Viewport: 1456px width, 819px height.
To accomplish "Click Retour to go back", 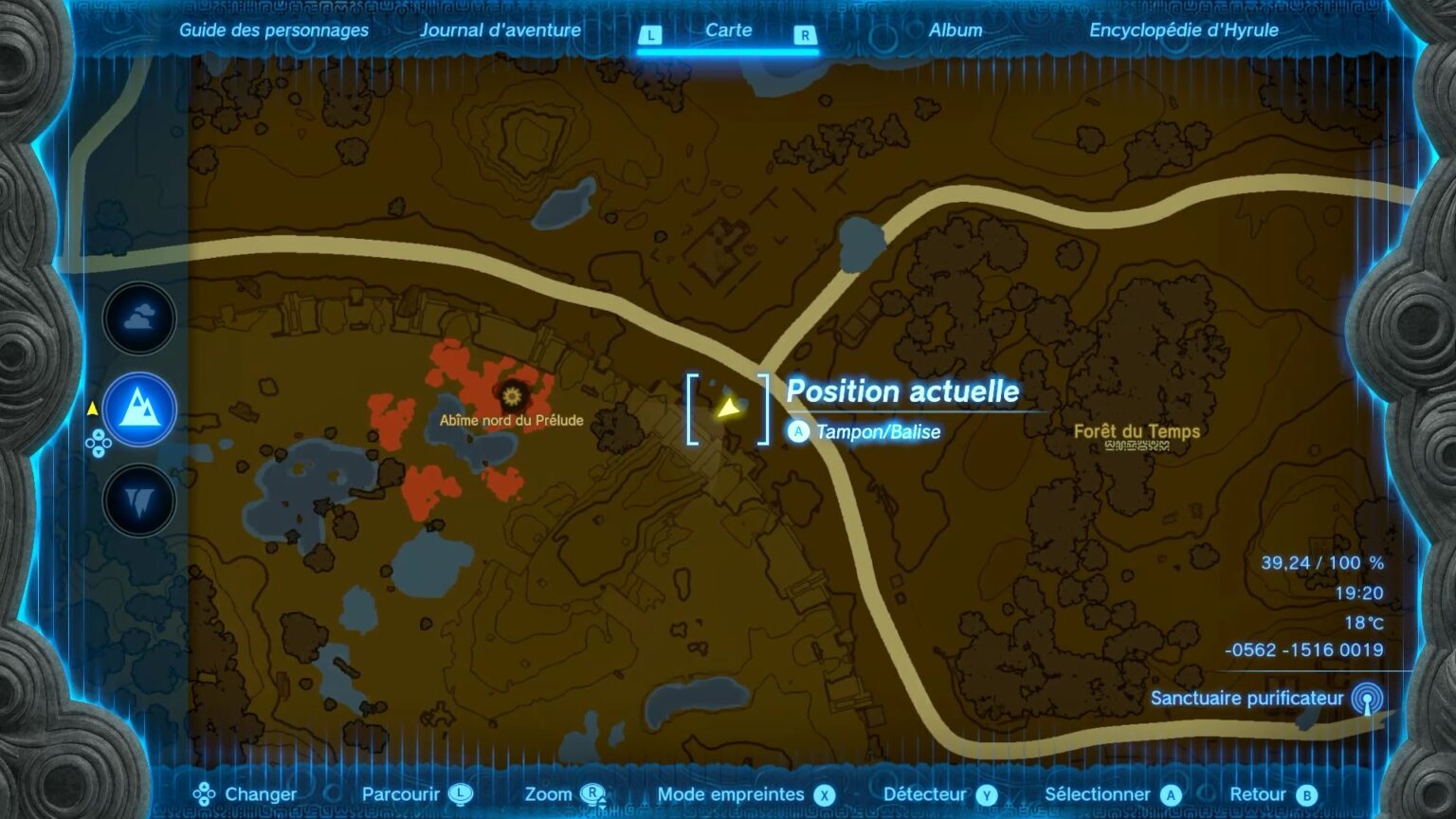I will pyautogui.click(x=1257, y=793).
